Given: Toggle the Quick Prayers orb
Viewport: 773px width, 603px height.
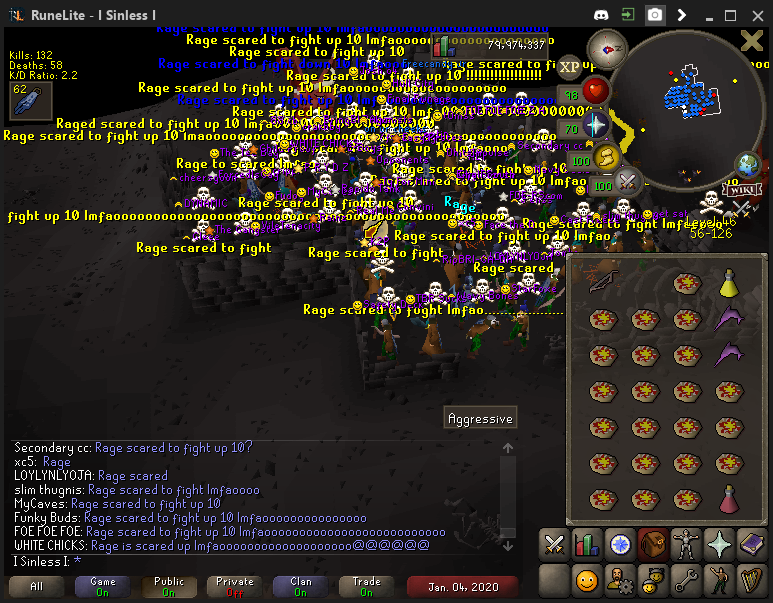Looking at the screenshot, I should point(596,125).
